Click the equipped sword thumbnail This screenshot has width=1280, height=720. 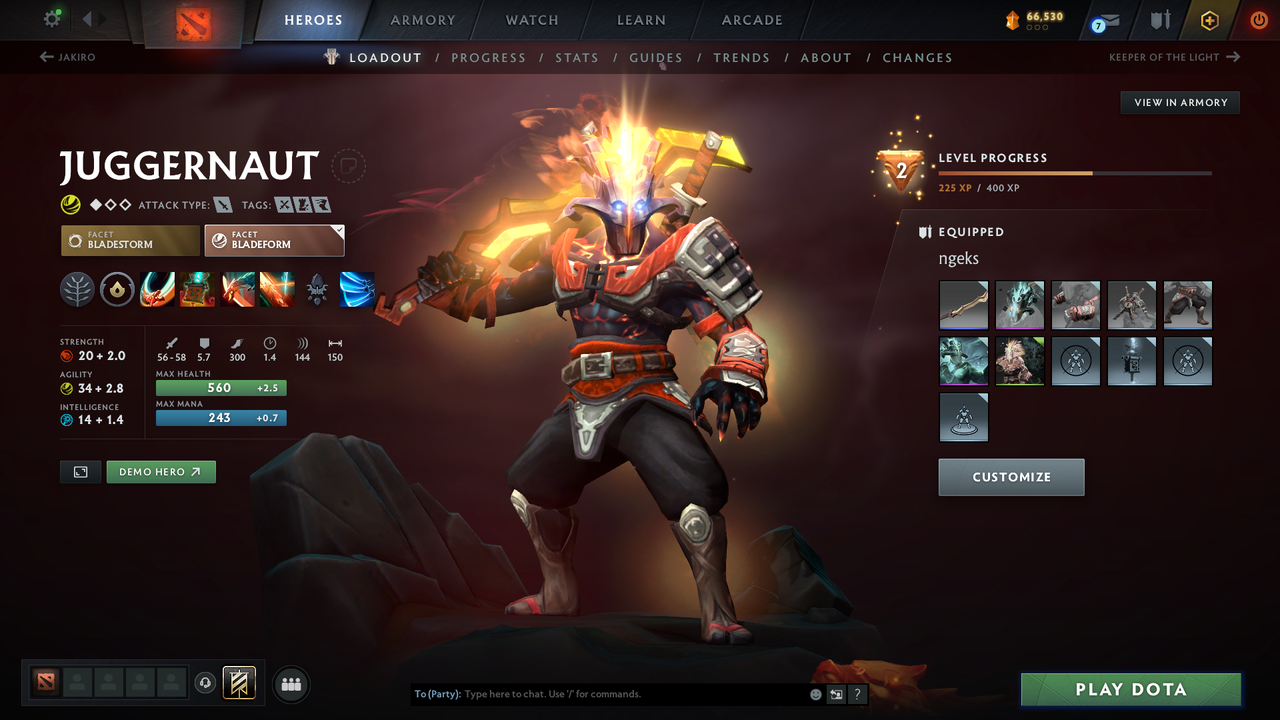963,304
